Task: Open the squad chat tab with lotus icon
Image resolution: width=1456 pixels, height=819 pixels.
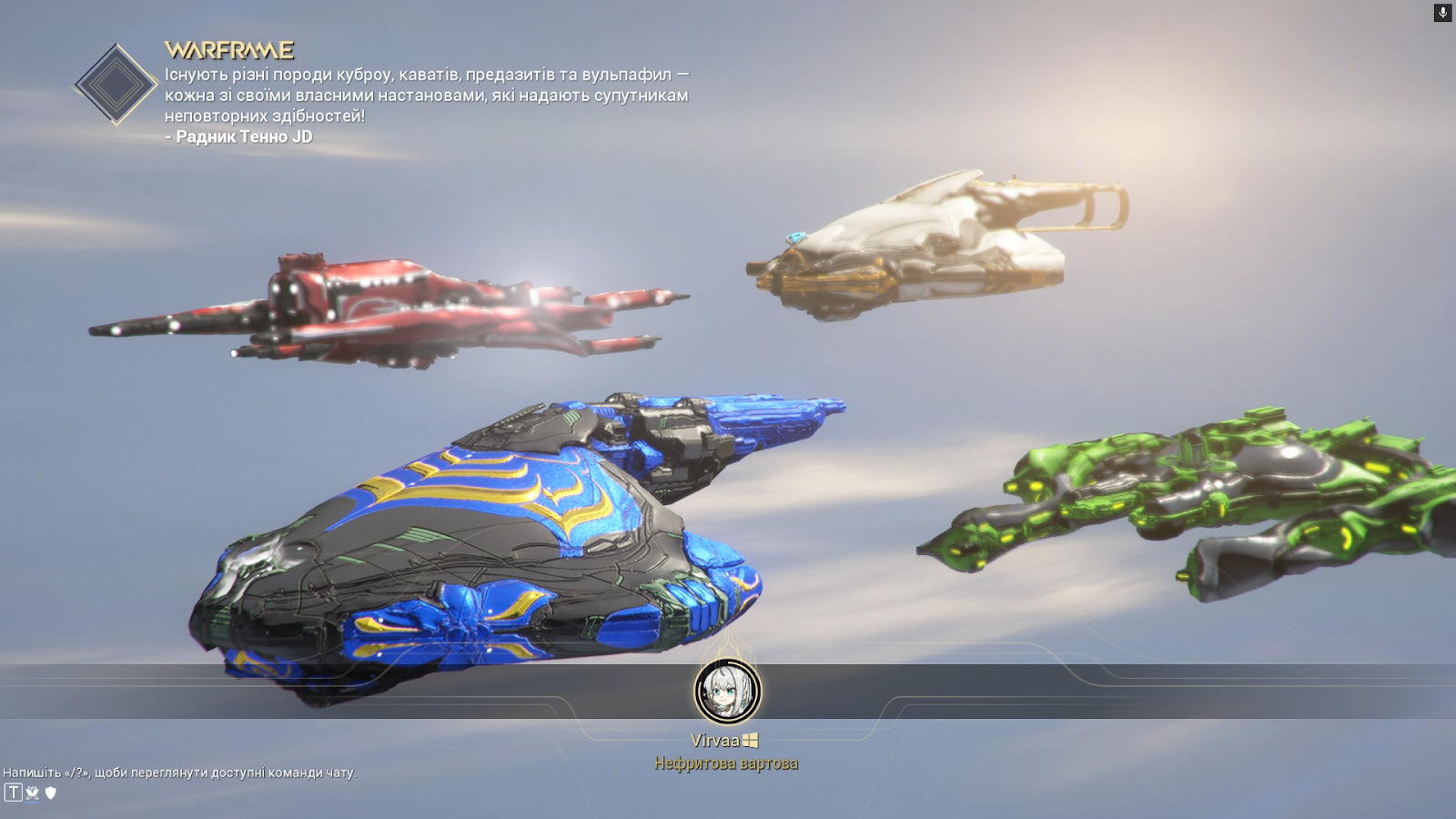Action: 33,793
